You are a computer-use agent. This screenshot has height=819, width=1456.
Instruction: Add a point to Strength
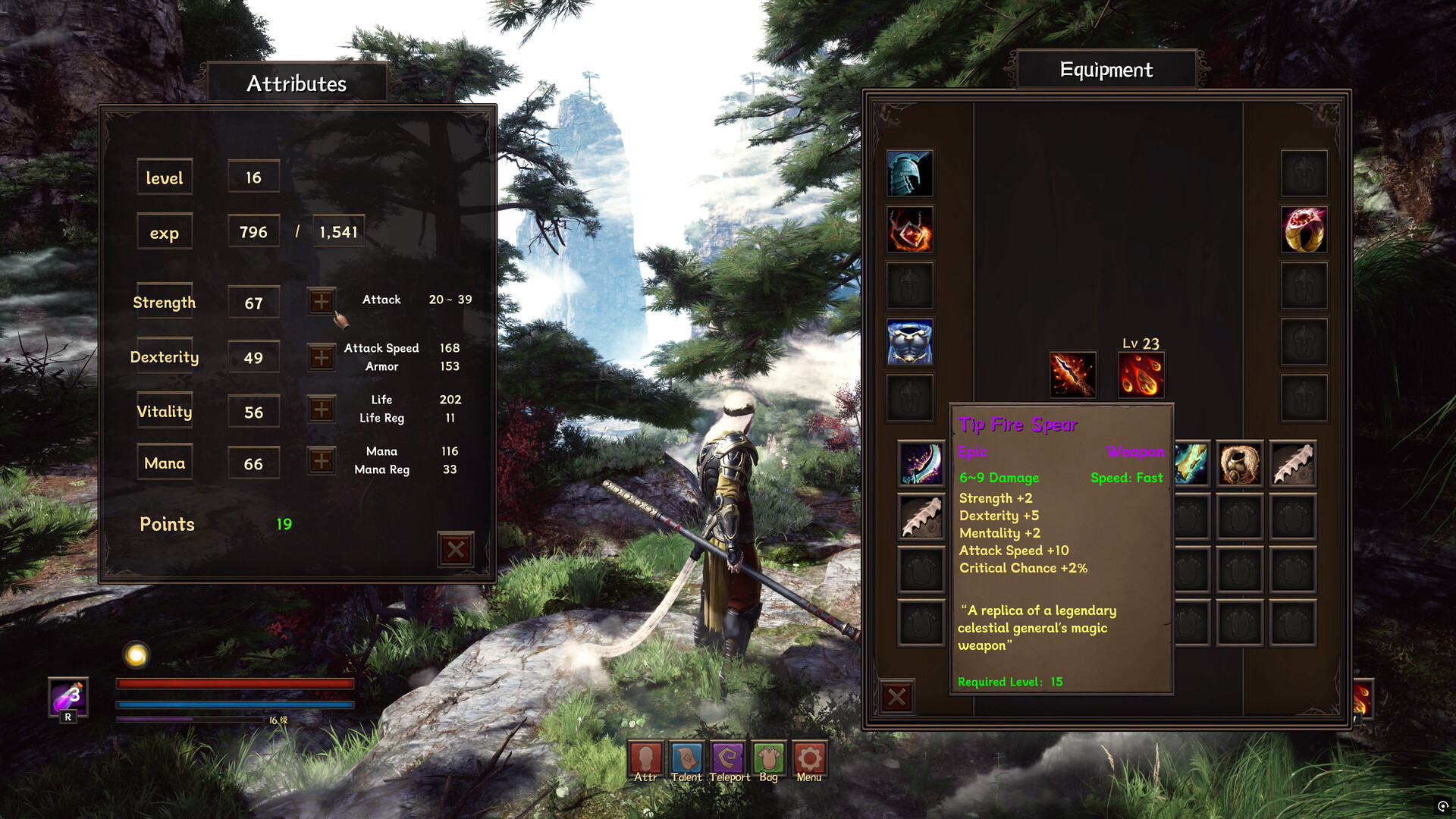[x=322, y=302]
